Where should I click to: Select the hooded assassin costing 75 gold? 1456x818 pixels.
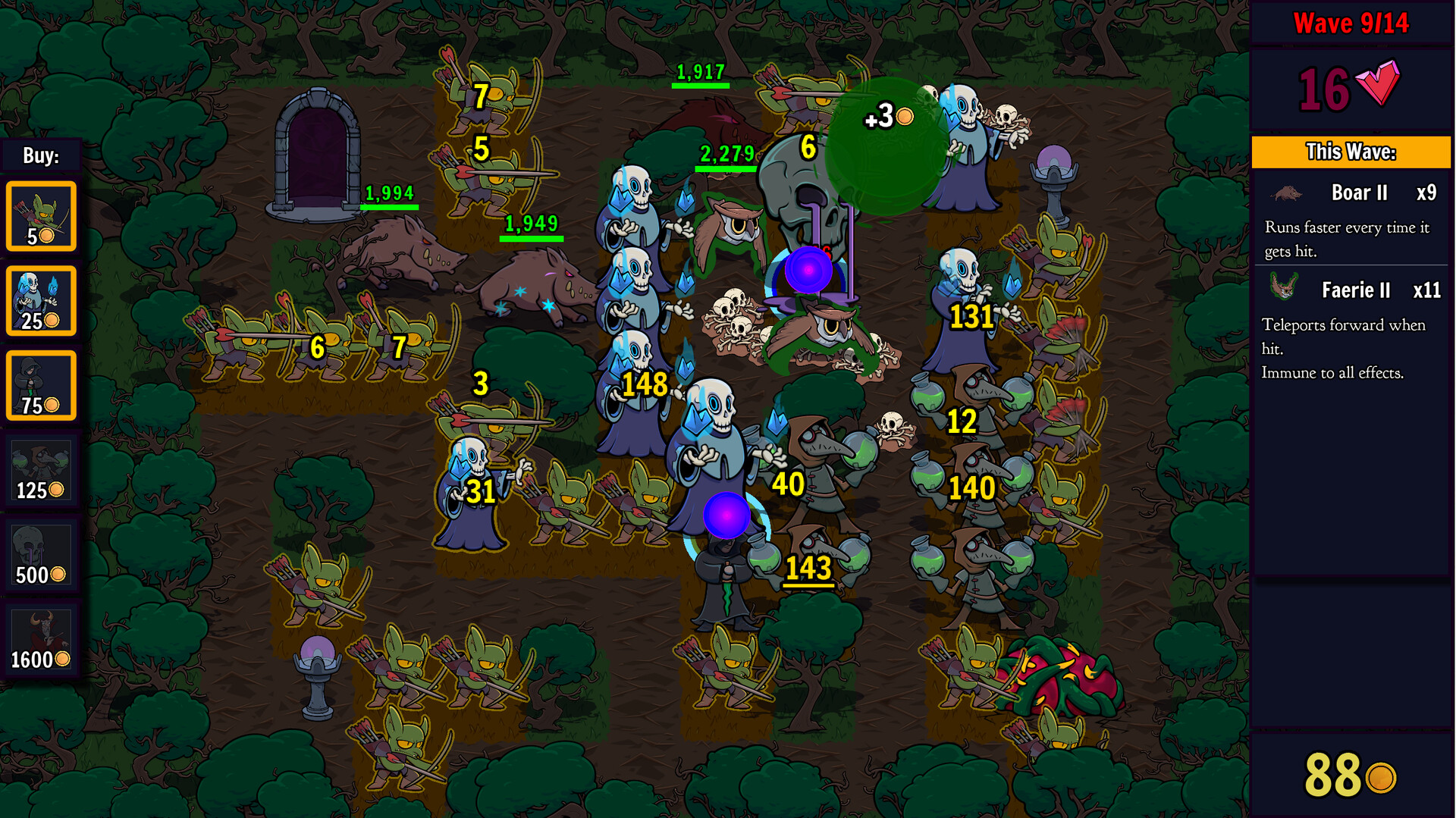point(42,385)
